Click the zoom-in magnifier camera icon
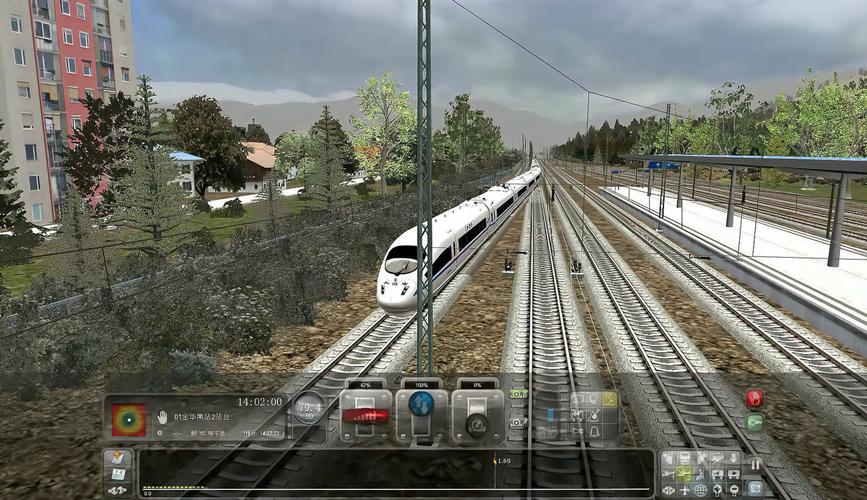 (x=717, y=490)
